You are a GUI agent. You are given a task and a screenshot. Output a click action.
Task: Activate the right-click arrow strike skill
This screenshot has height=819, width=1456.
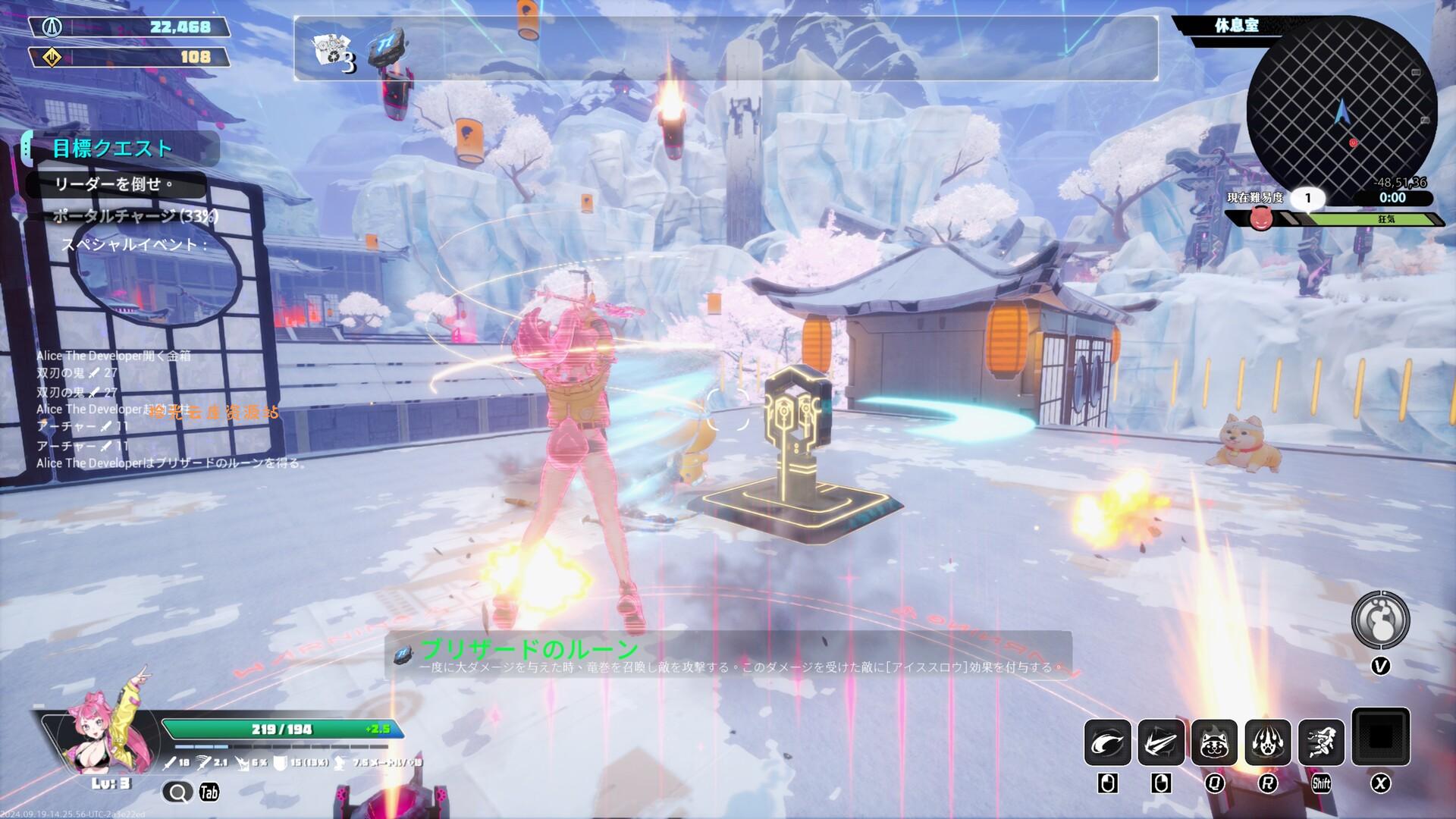[x=1160, y=741]
